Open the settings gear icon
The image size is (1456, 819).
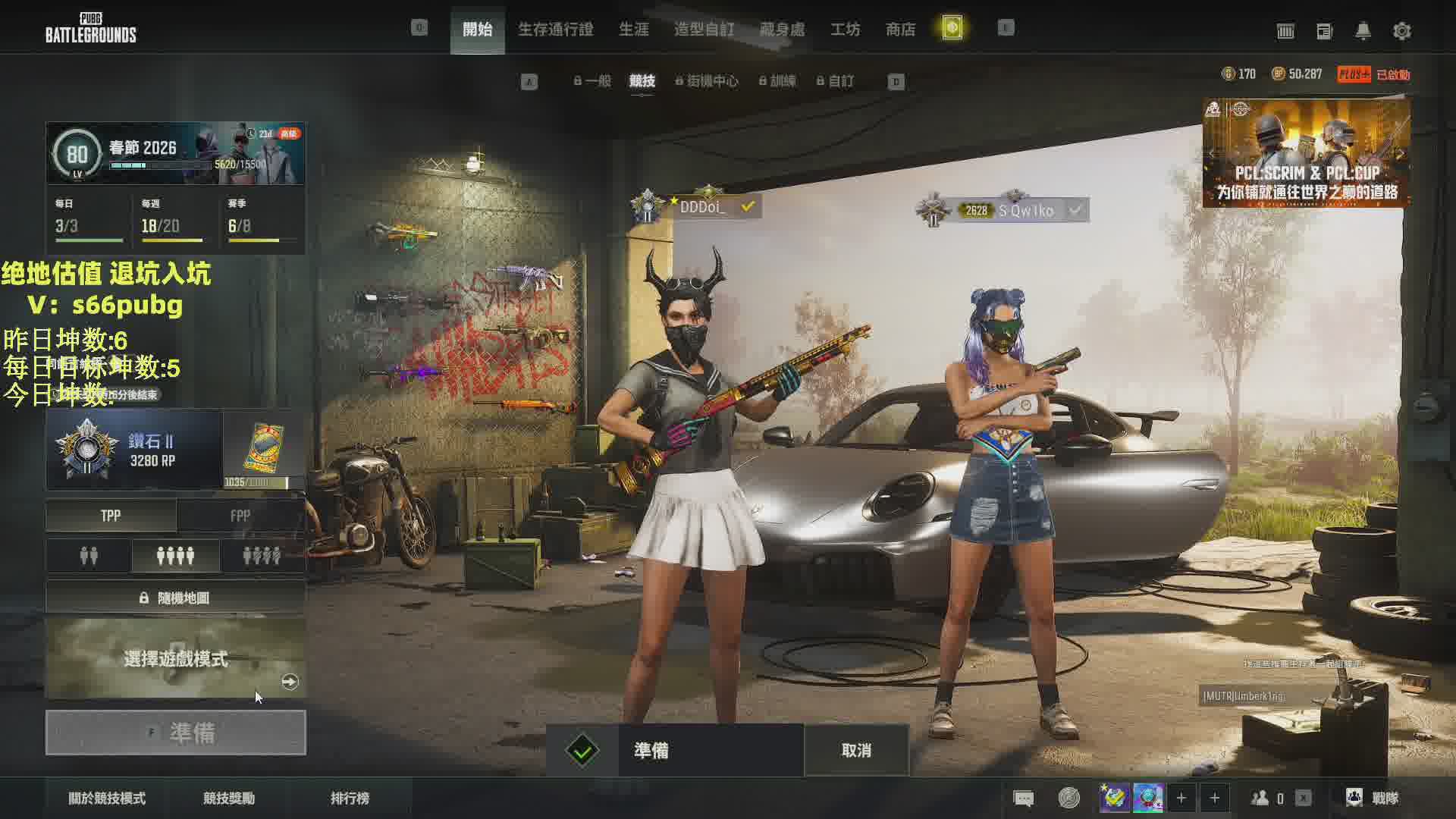[x=1401, y=31]
